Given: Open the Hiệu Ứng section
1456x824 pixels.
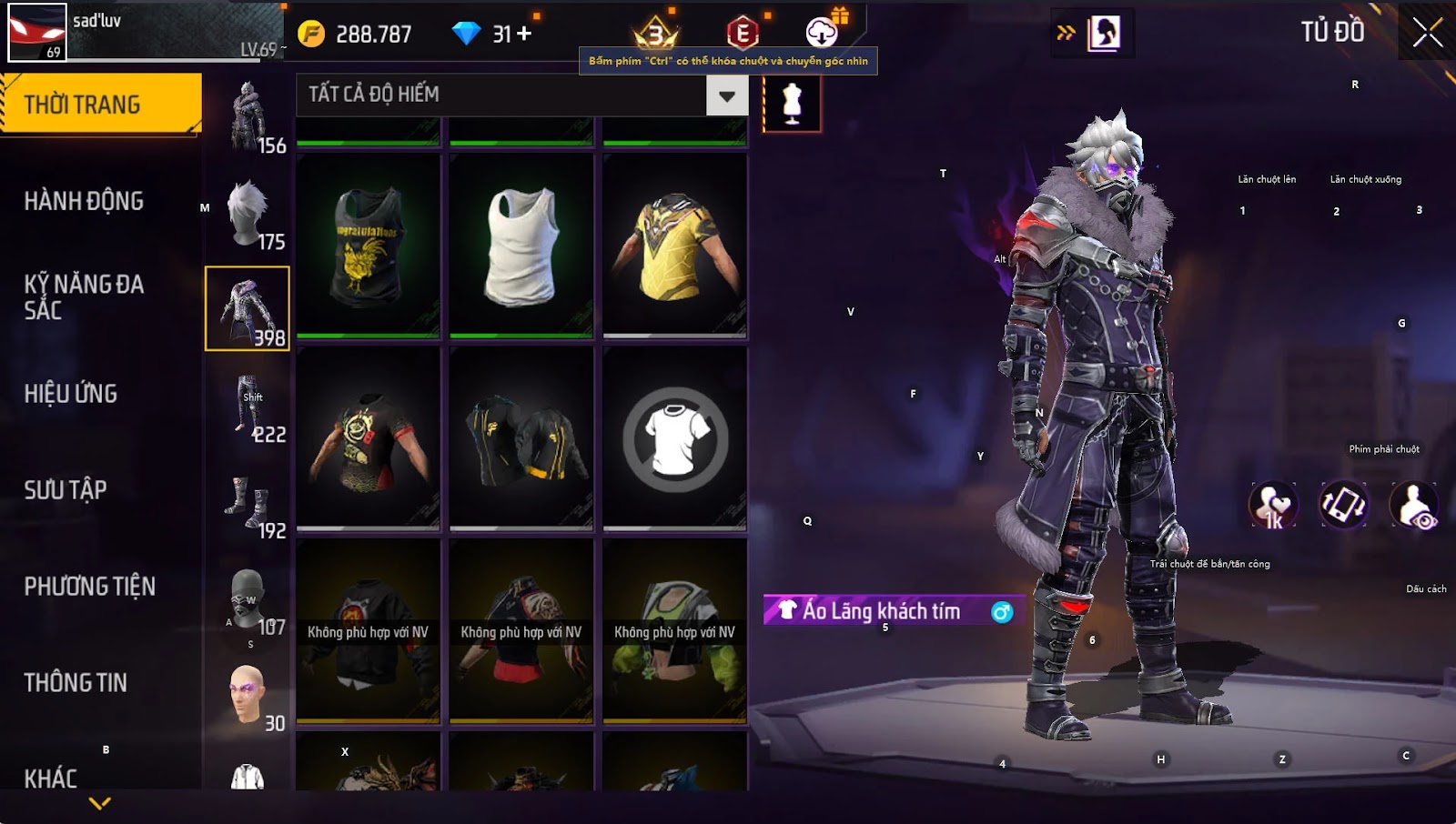Looking at the screenshot, I should (x=71, y=394).
